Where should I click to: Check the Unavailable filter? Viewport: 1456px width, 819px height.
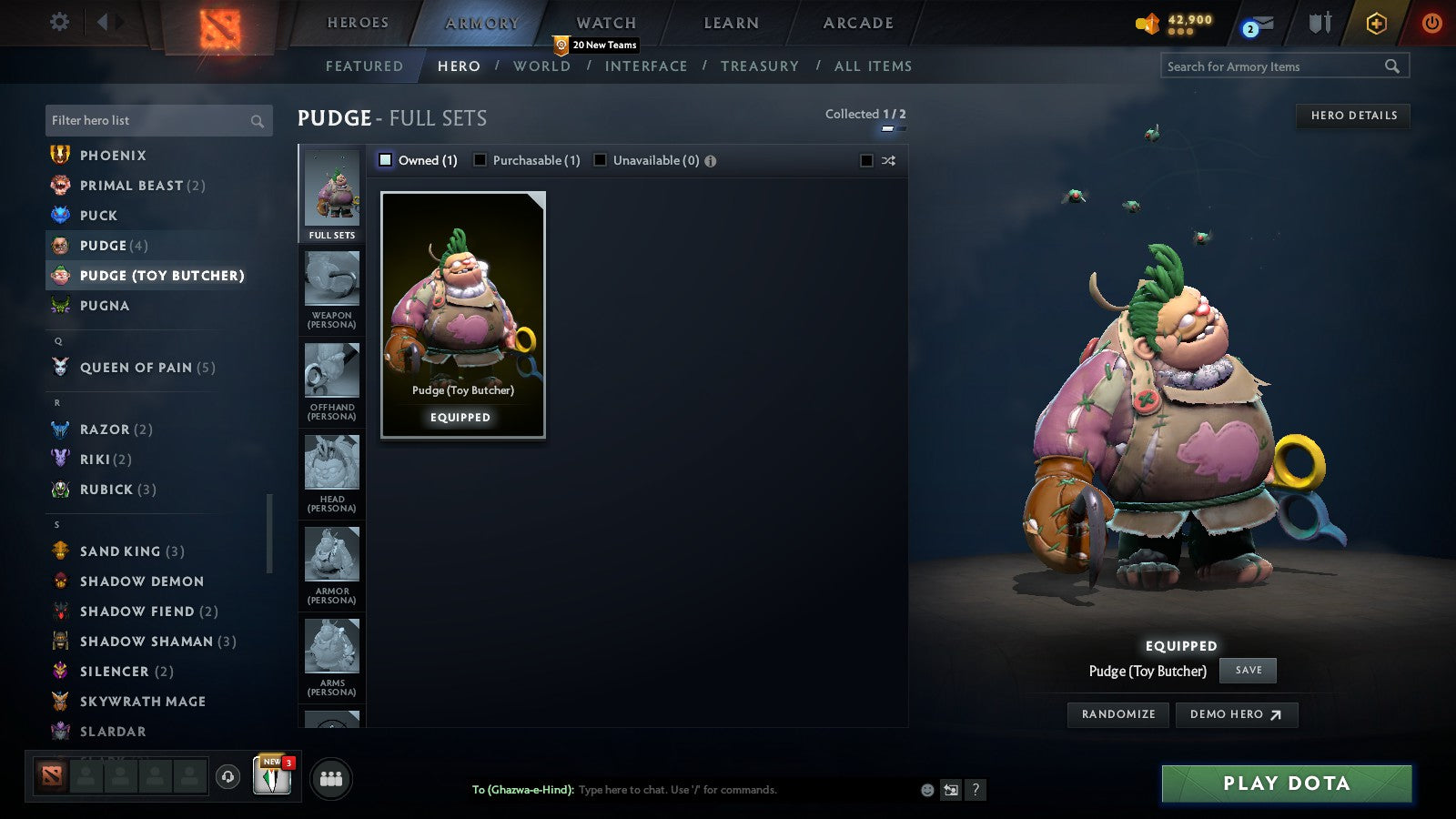[600, 159]
